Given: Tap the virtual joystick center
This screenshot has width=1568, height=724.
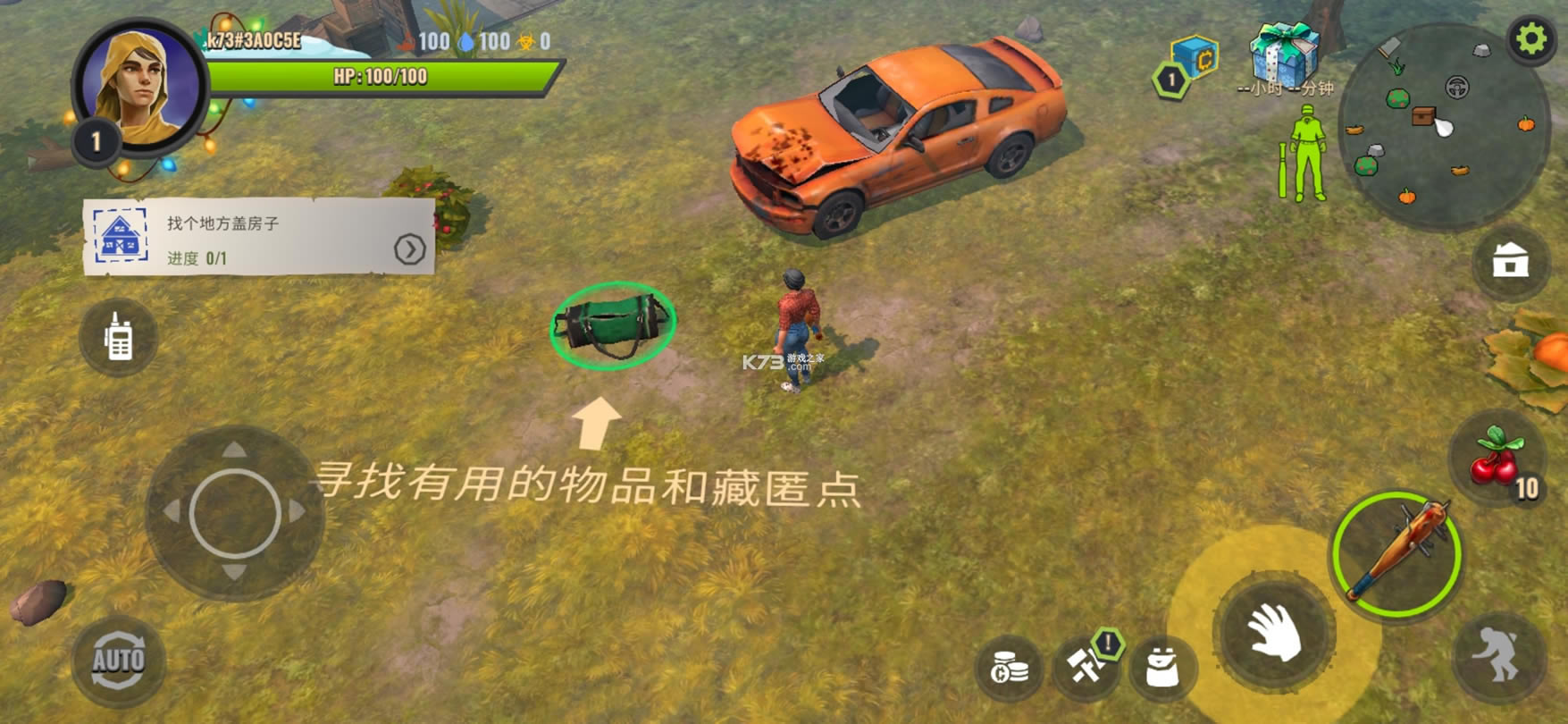Looking at the screenshot, I should [235, 513].
